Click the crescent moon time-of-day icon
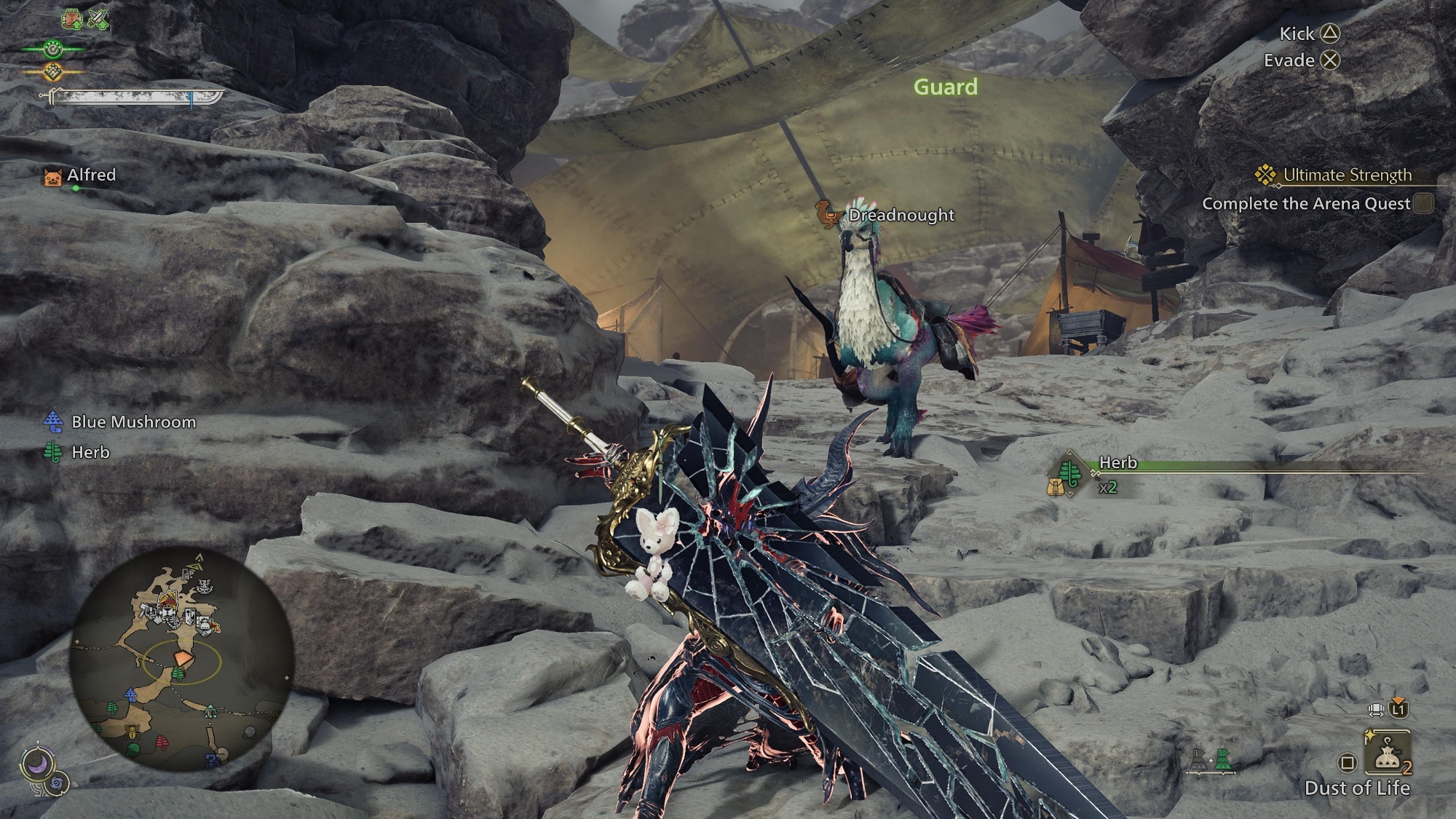This screenshot has height=819, width=1456. tap(34, 763)
